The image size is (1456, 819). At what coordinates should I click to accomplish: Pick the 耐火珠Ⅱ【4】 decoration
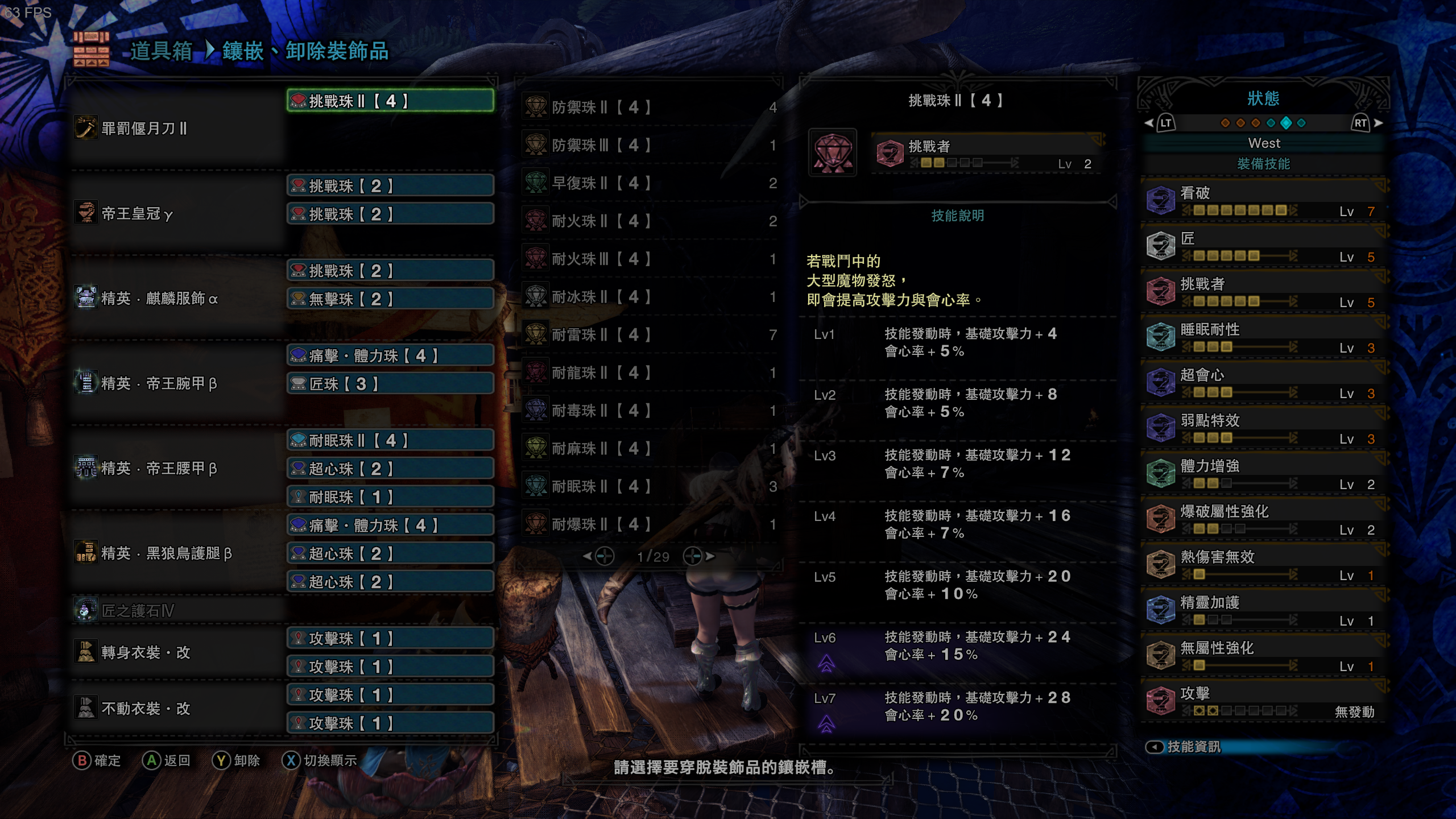point(648,221)
